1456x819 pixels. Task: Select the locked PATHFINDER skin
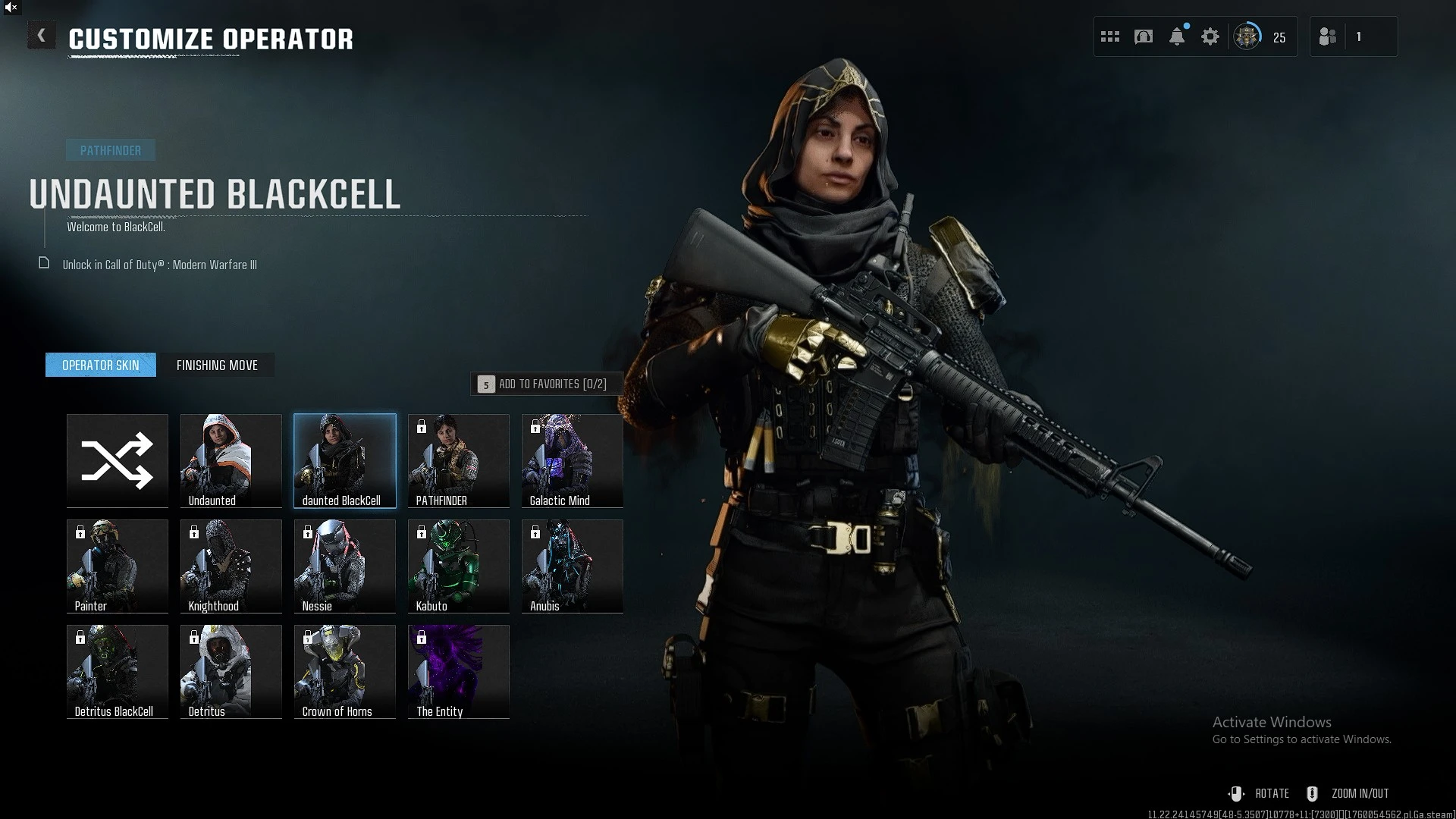tap(459, 460)
